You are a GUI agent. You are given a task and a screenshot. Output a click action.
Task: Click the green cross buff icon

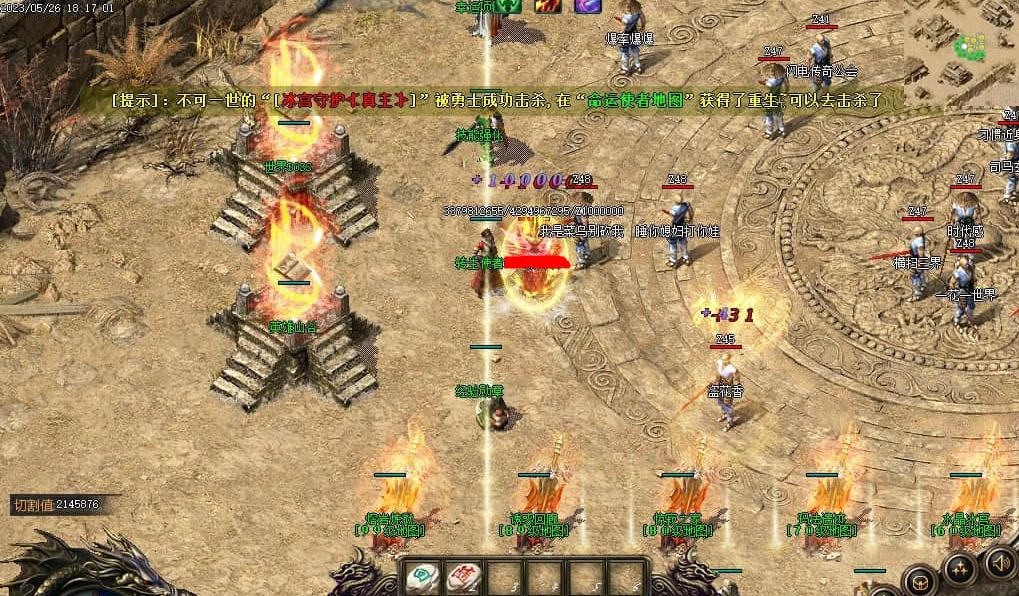510,6
